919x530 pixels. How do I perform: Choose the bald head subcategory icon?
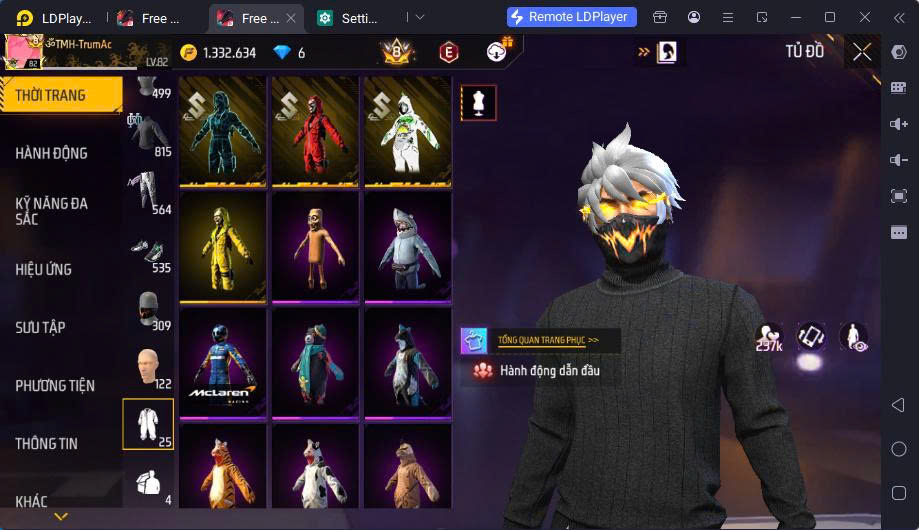(x=148, y=368)
